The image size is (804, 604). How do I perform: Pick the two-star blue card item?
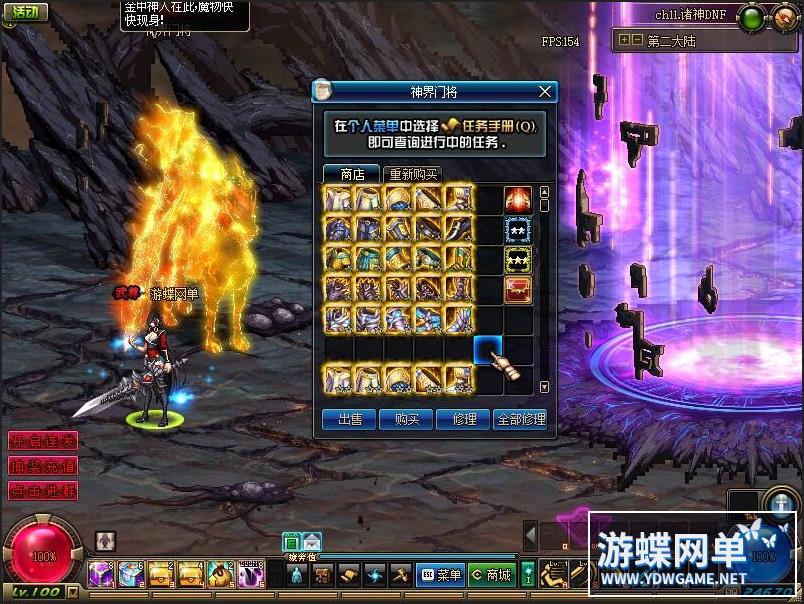coord(517,230)
